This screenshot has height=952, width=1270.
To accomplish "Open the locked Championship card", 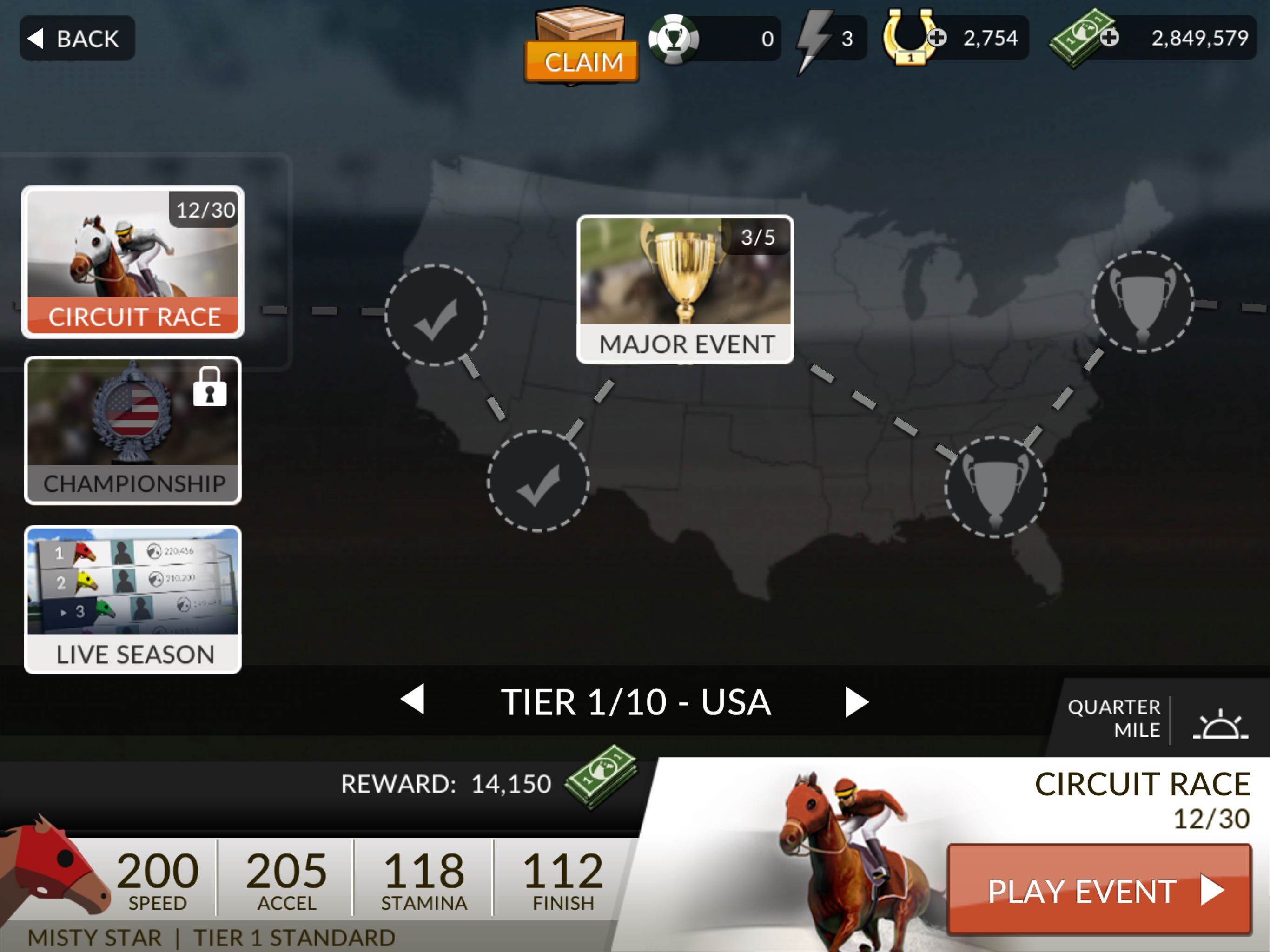I will point(132,430).
